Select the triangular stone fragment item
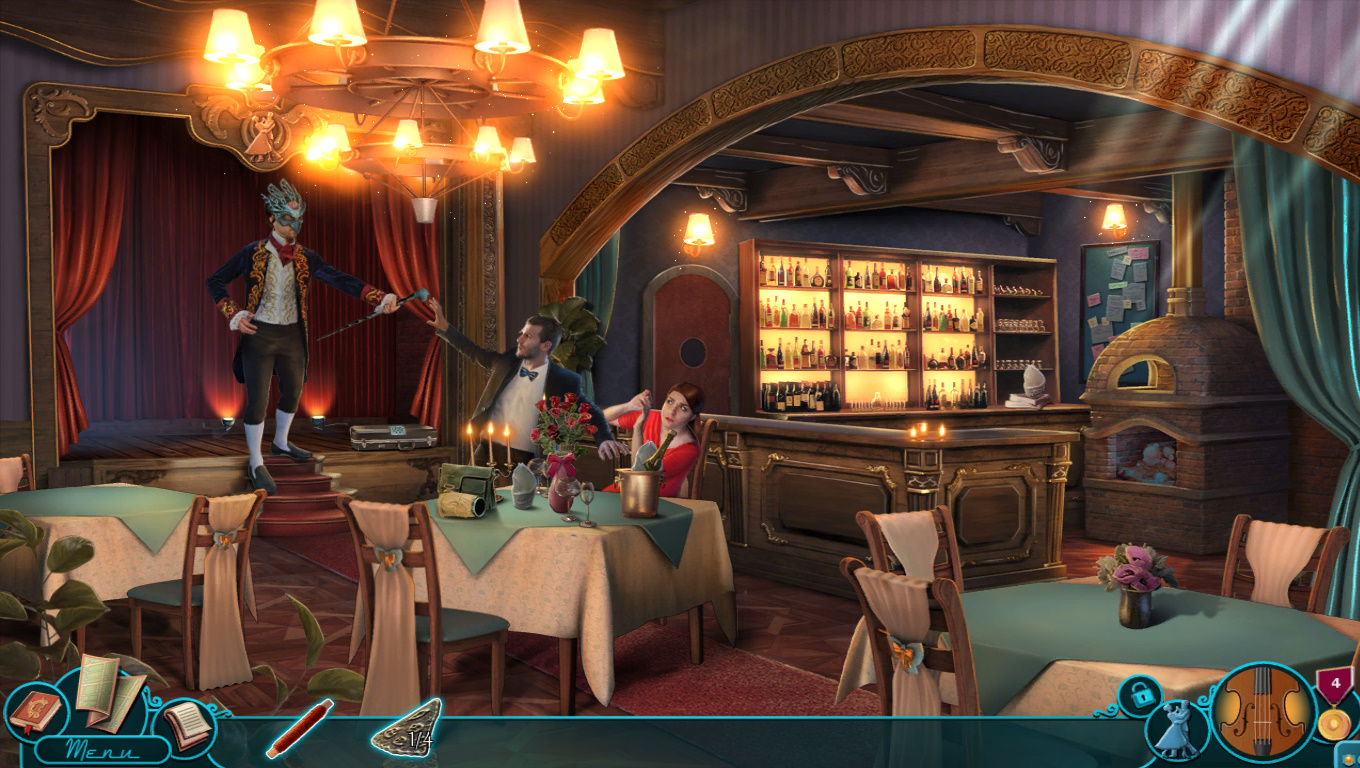Viewport: 1360px width, 768px height. 406,727
